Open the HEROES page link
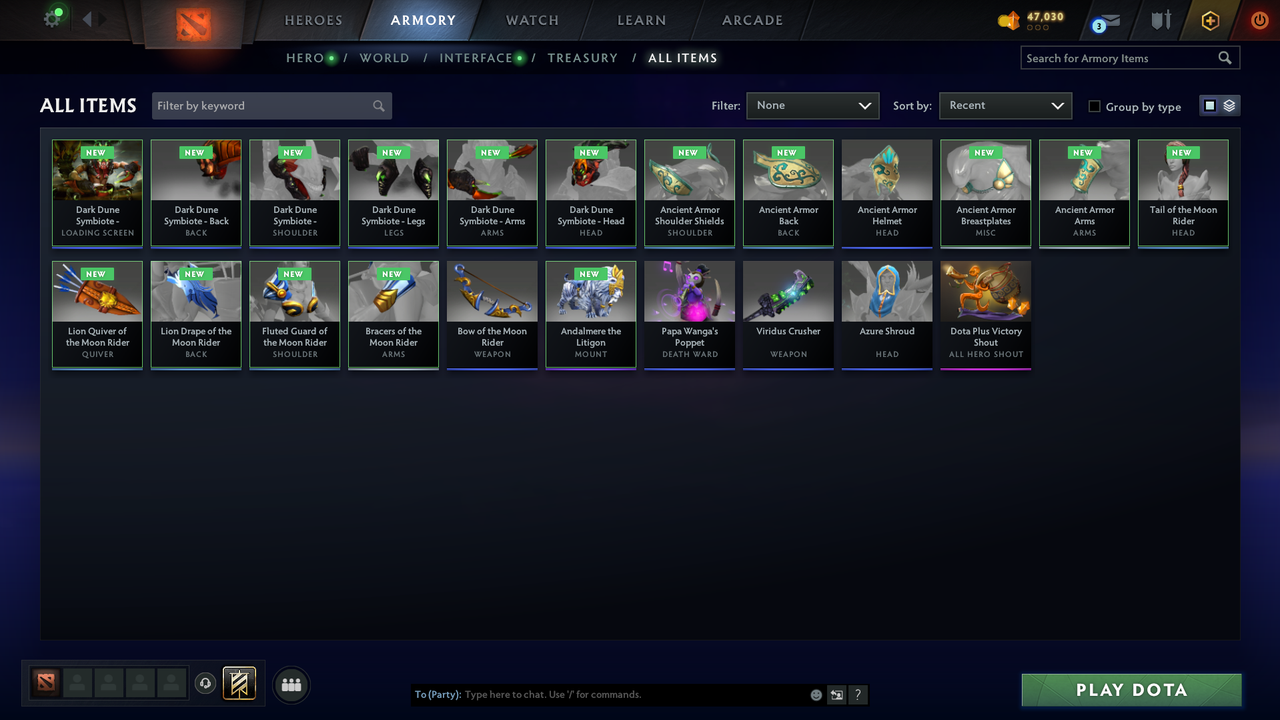Viewport: 1280px width, 720px height. pos(313,20)
